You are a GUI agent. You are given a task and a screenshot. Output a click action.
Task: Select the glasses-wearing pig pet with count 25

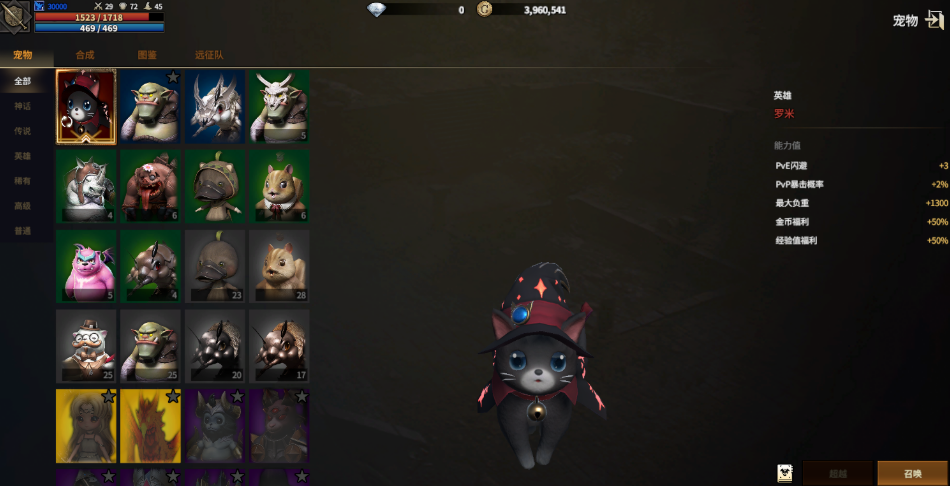pos(86,346)
